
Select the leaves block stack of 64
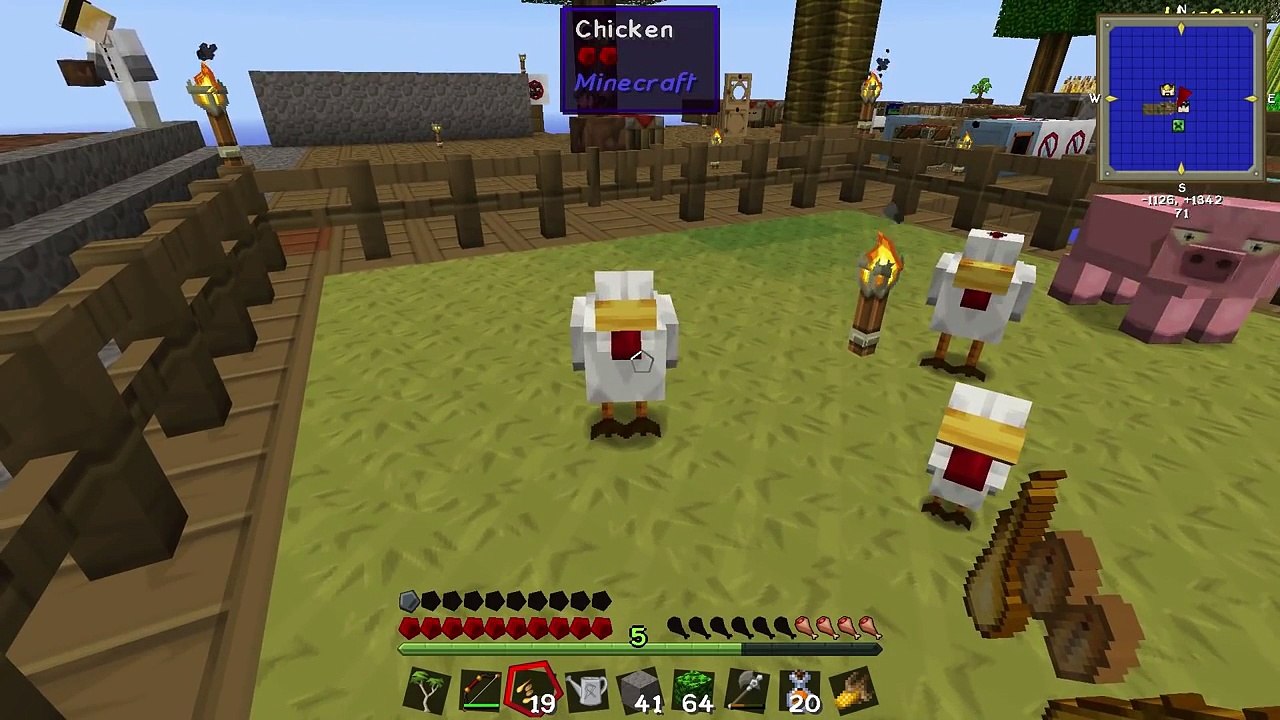[694, 690]
